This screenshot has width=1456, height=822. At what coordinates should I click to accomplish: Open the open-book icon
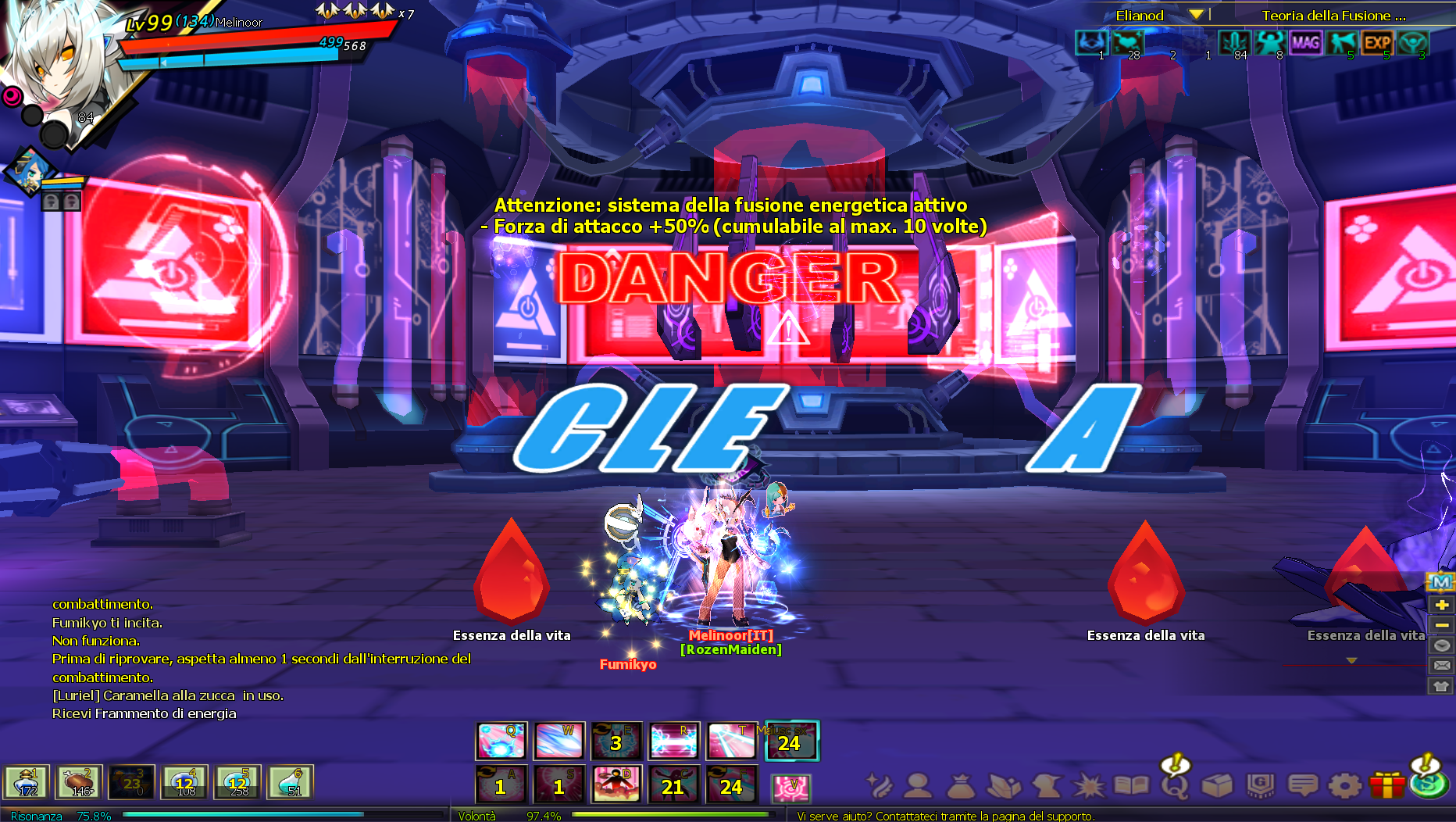coord(1130,785)
